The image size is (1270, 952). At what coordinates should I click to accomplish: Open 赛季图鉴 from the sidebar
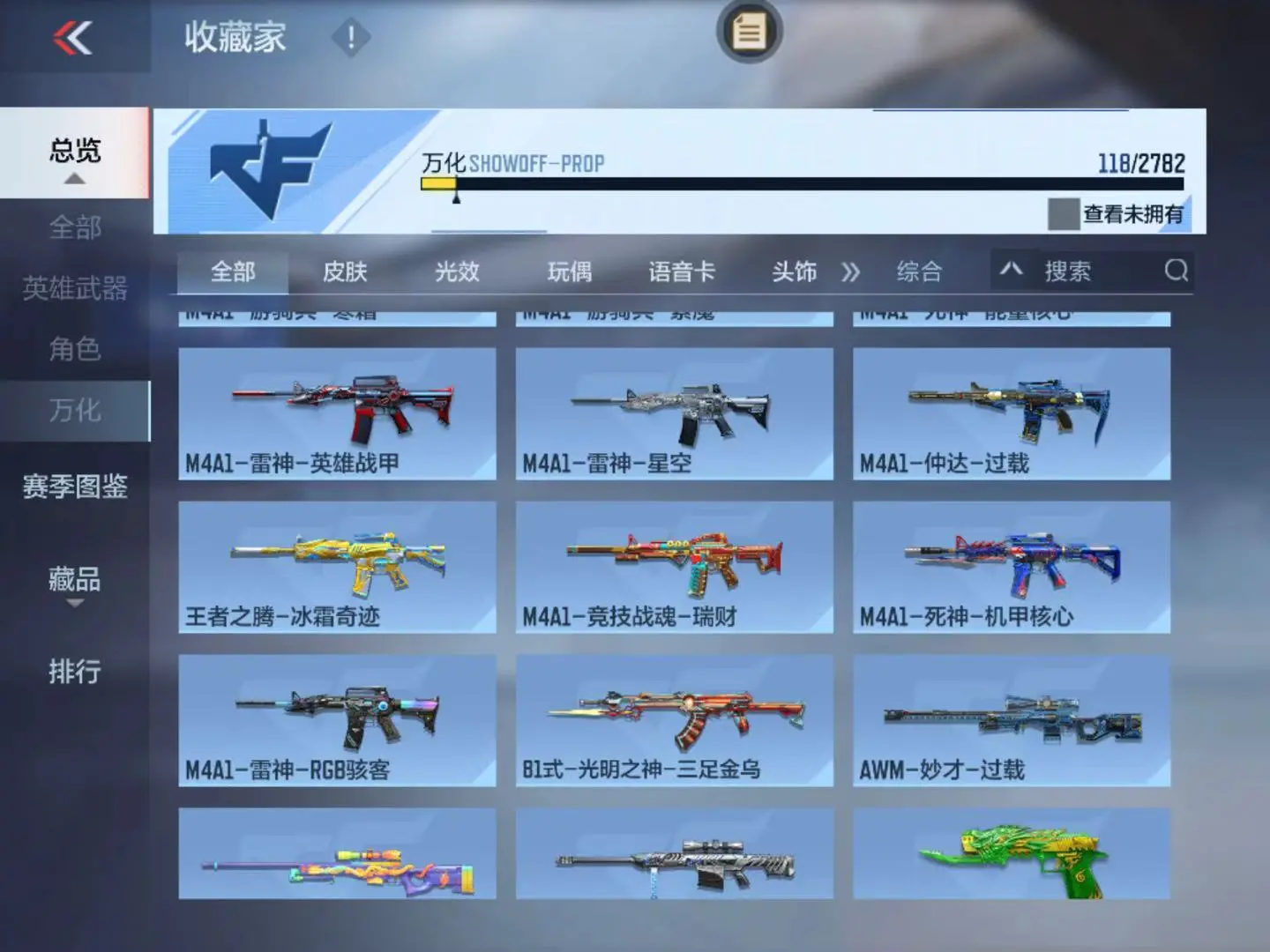coord(75,486)
